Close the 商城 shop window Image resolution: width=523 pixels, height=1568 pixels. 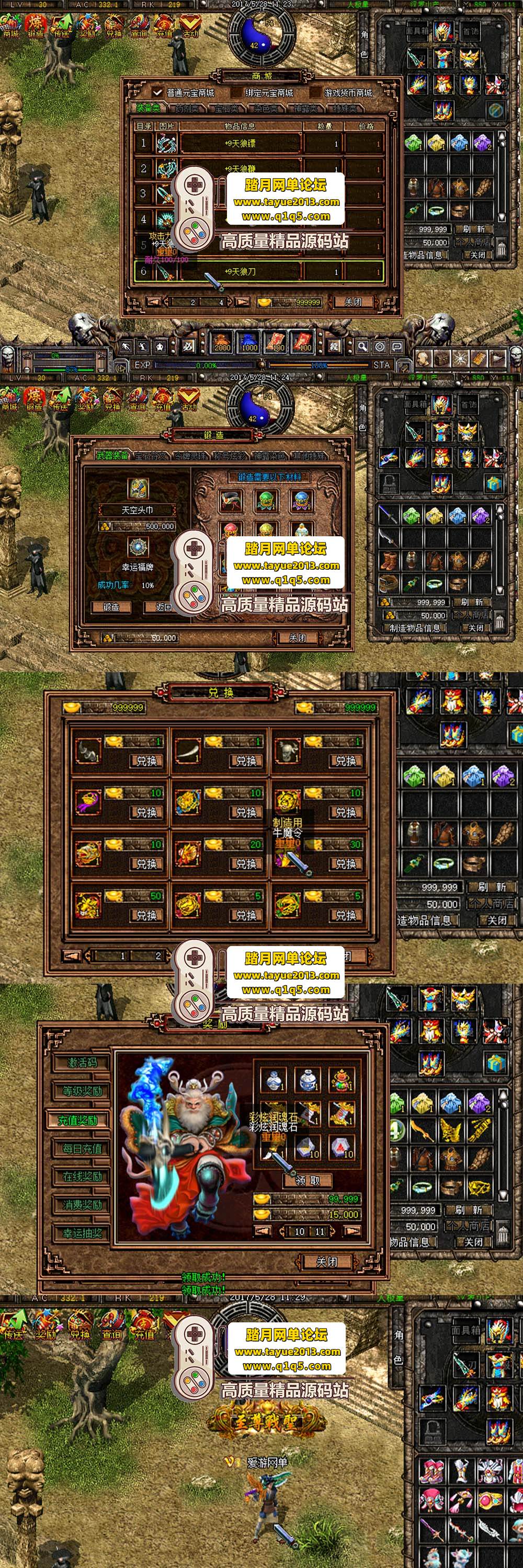tap(353, 302)
